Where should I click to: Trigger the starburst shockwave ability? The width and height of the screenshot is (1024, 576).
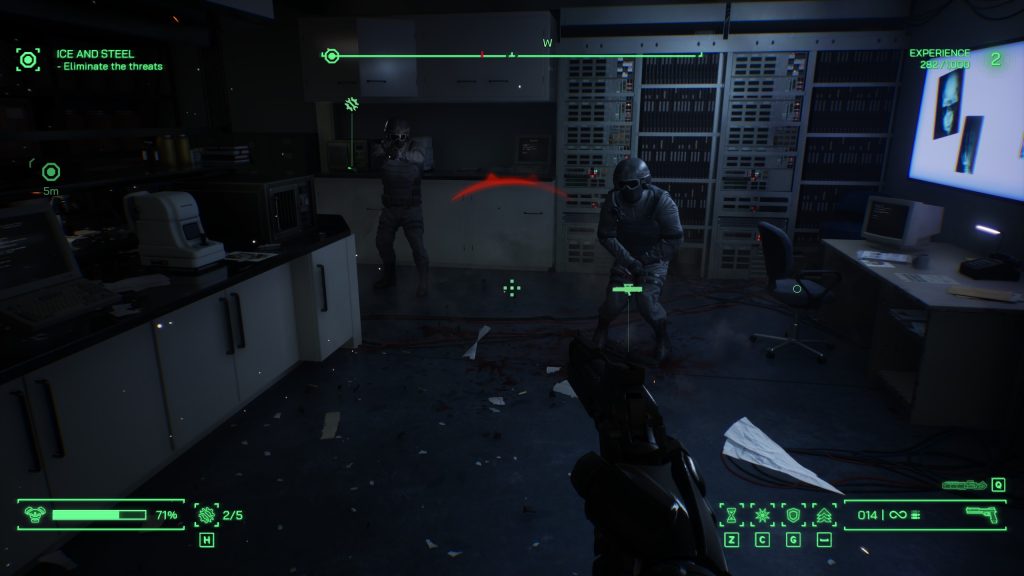click(x=762, y=515)
